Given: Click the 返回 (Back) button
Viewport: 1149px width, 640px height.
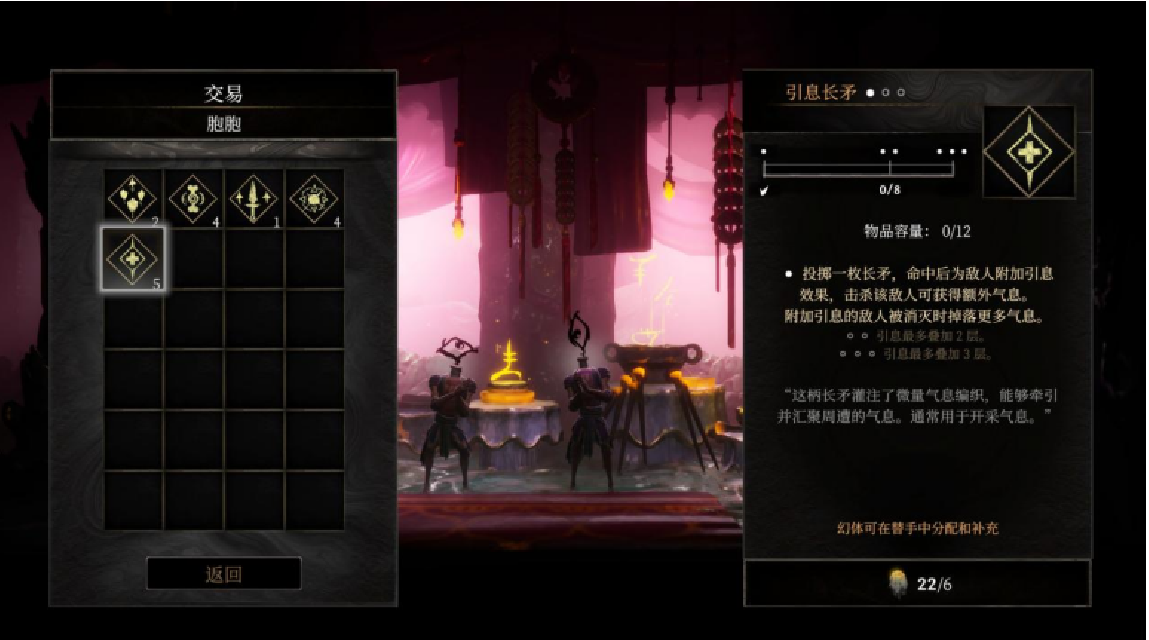Looking at the screenshot, I should [223, 574].
